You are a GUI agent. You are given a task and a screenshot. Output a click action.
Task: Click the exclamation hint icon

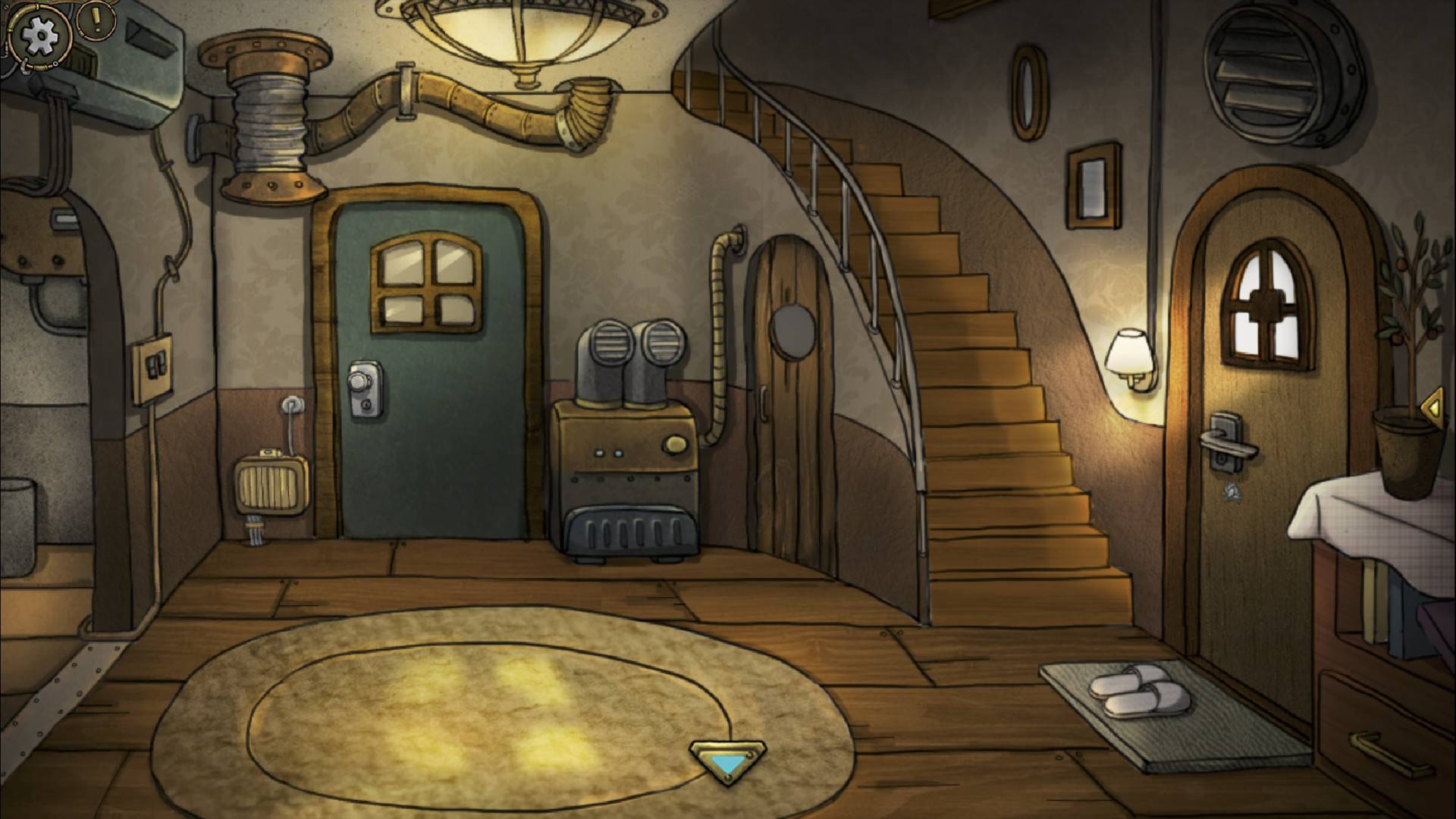click(x=96, y=19)
